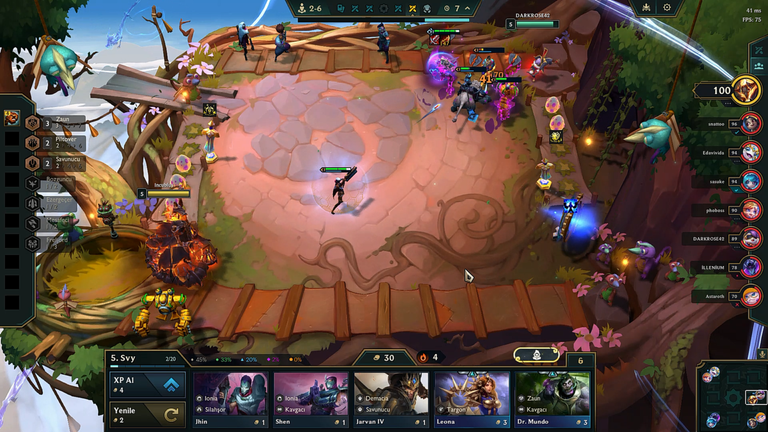
Task: Spectate Edovivida's board
Action: pos(750,153)
